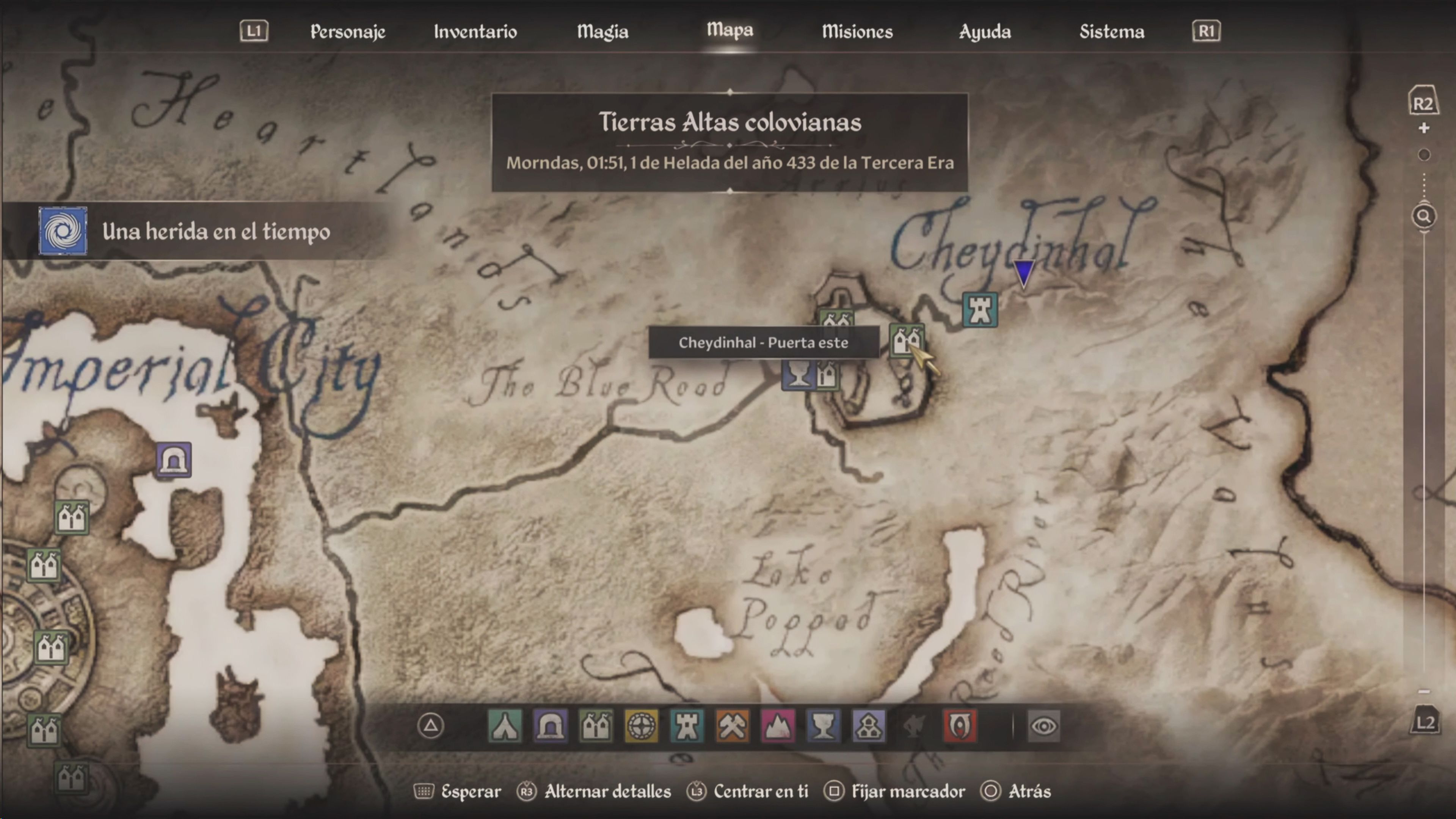Screen dimensions: 1456x819
Task: Toggle the orange crossed pickaxes mine filter
Action: 732,726
